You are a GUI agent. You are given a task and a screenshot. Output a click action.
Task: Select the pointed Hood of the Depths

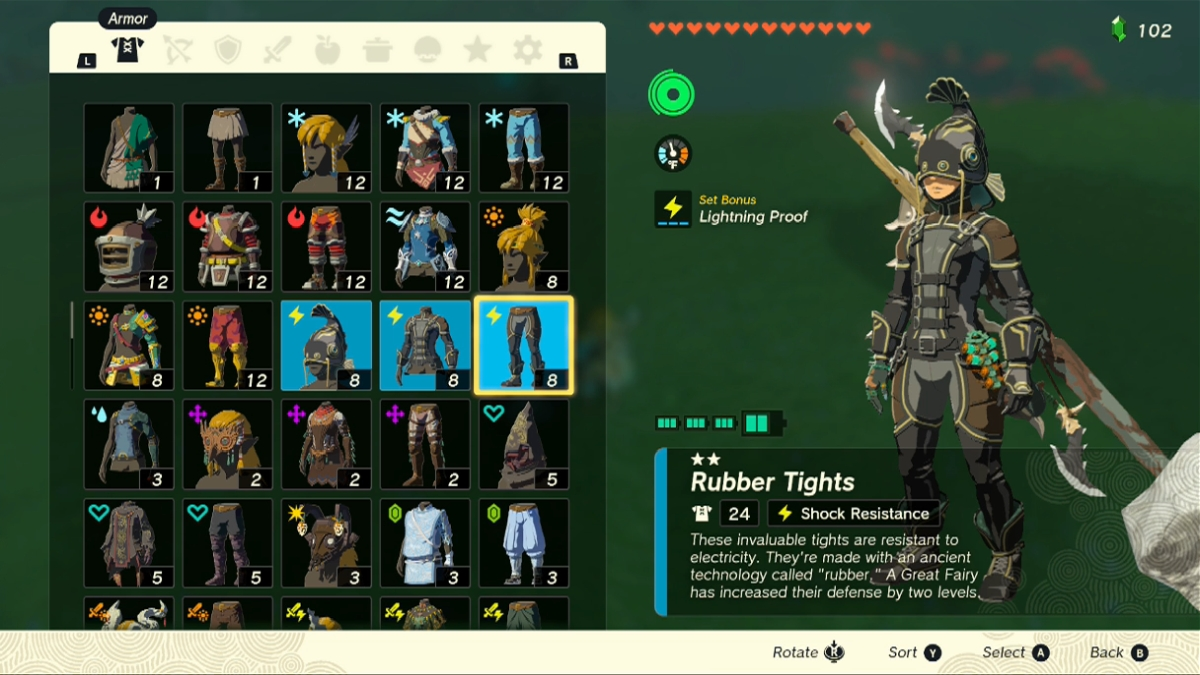click(523, 444)
